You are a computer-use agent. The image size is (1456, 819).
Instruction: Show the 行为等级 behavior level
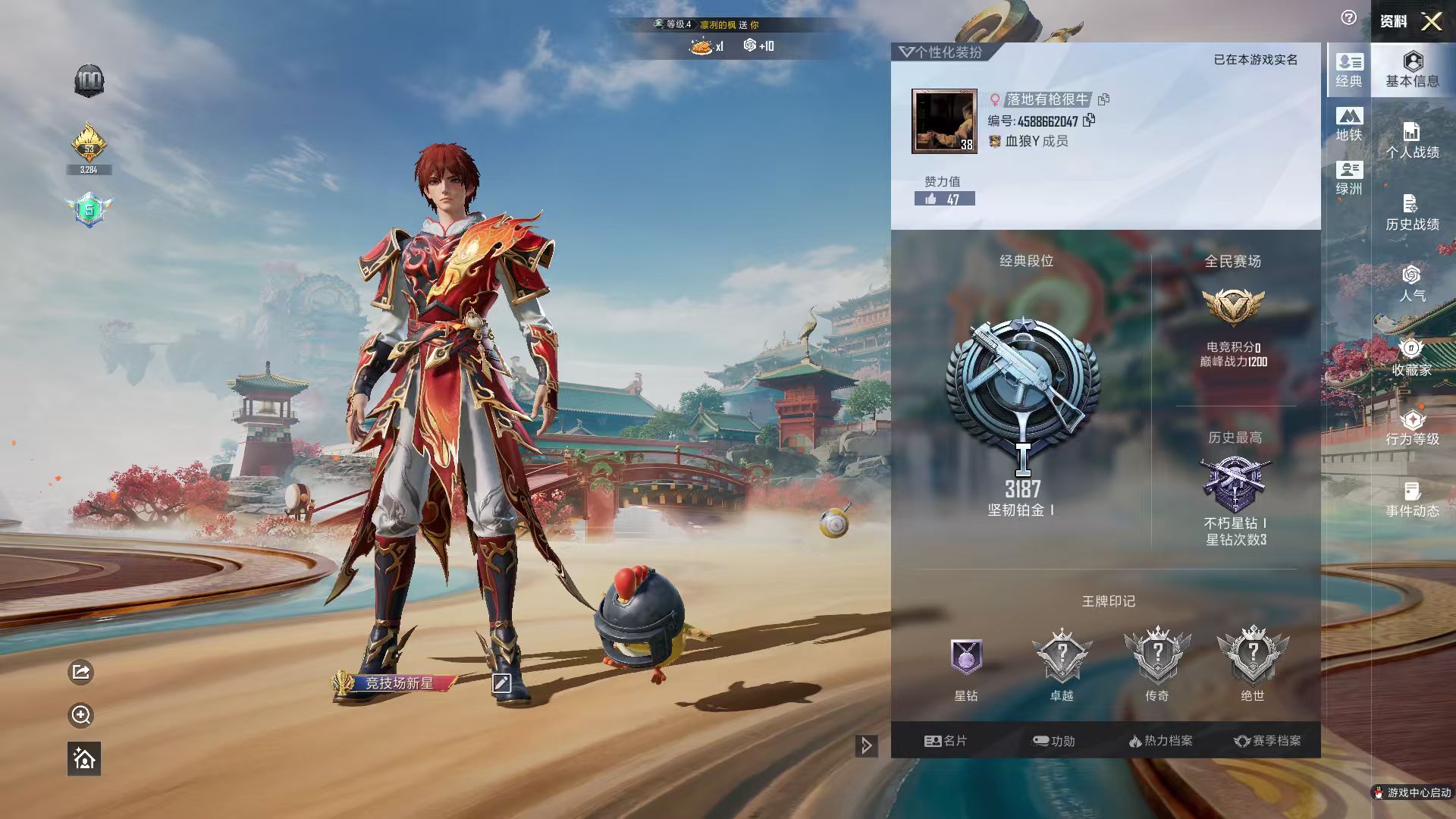point(1412,428)
